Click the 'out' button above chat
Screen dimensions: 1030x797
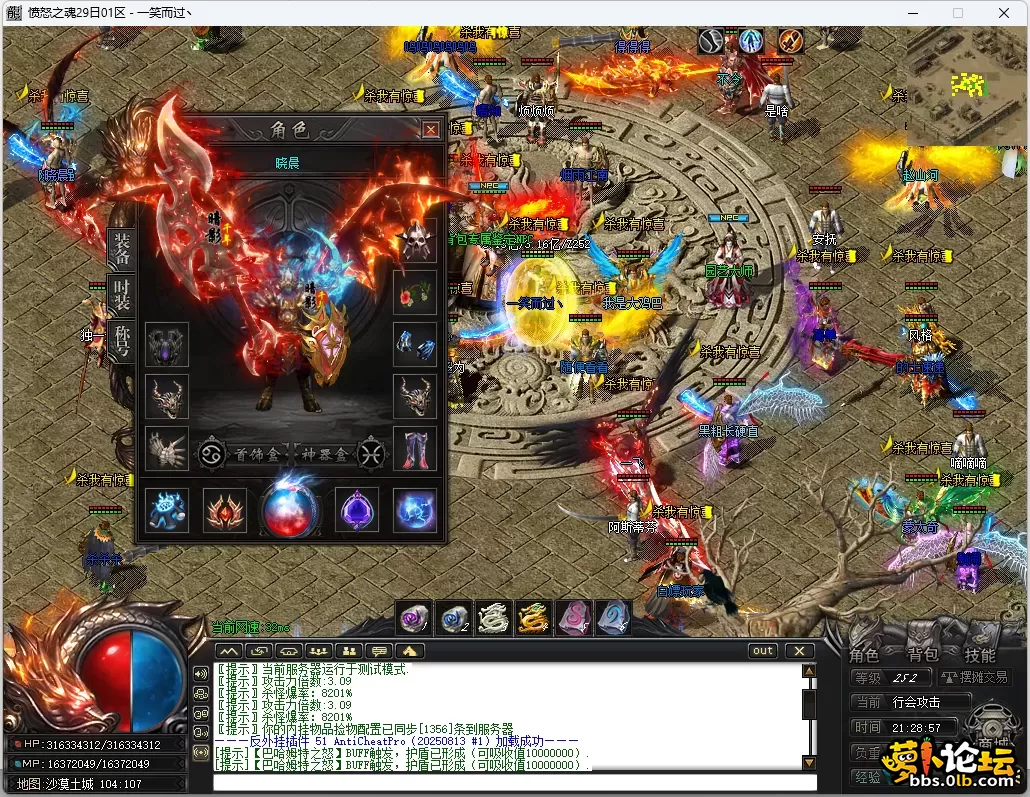pyautogui.click(x=763, y=651)
